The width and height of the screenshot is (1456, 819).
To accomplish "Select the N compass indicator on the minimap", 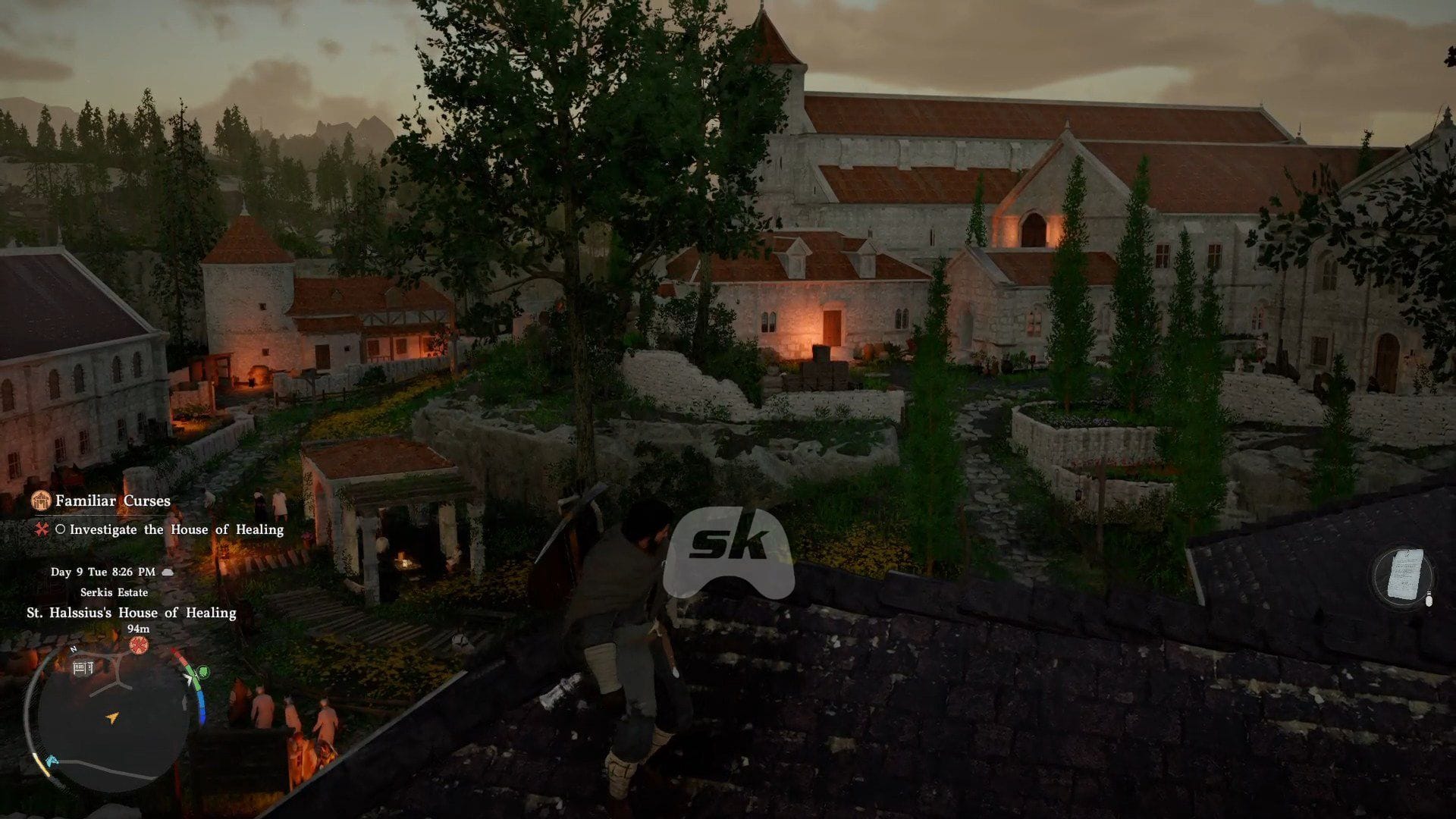I will 73,648.
